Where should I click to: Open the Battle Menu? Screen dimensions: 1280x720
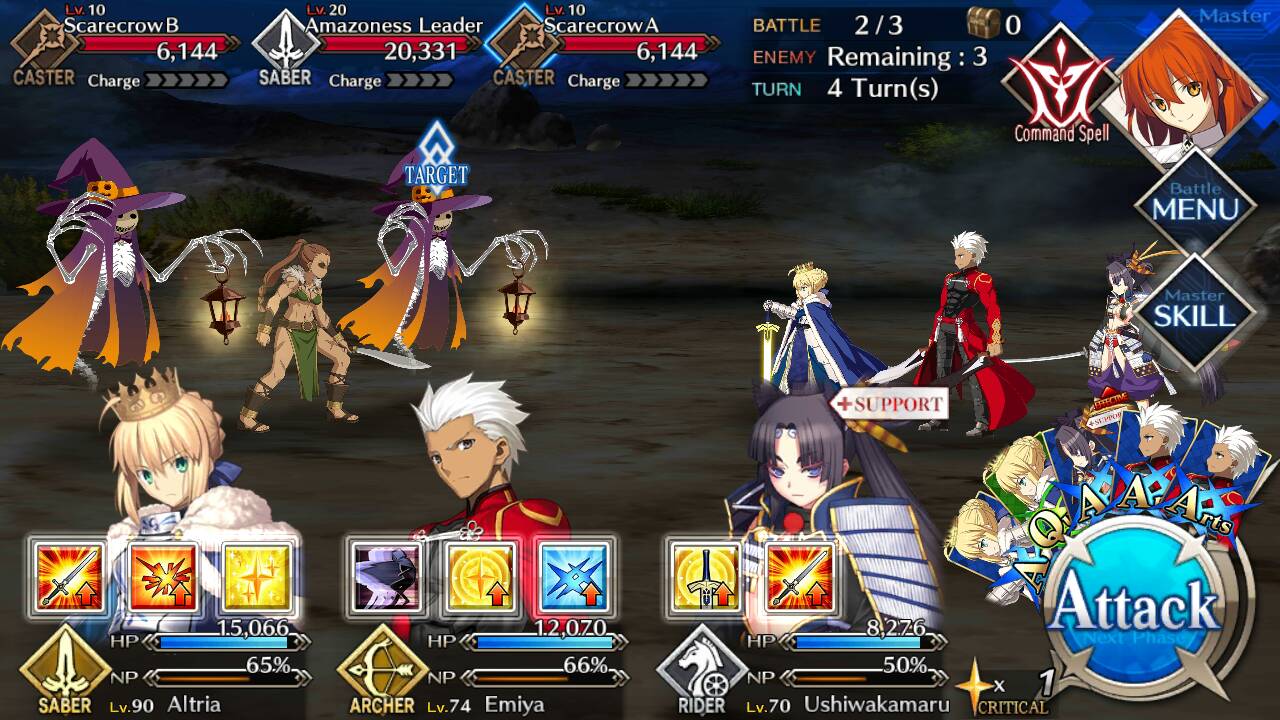1195,205
